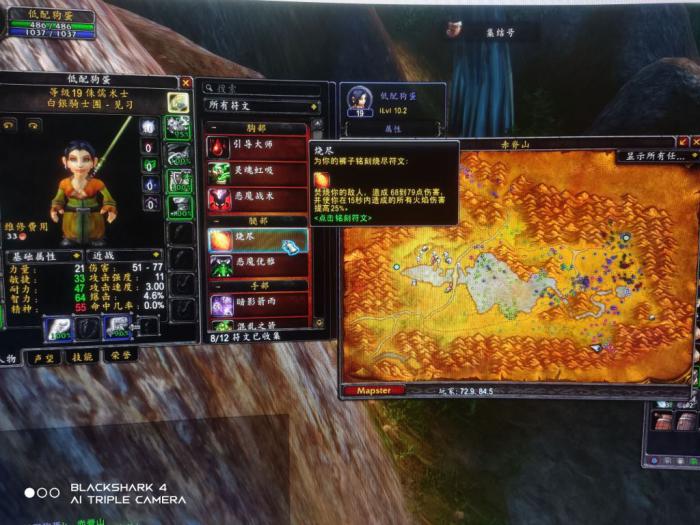Close the 赤脊山 world map
The width and height of the screenshot is (700, 525).
click(x=697, y=142)
